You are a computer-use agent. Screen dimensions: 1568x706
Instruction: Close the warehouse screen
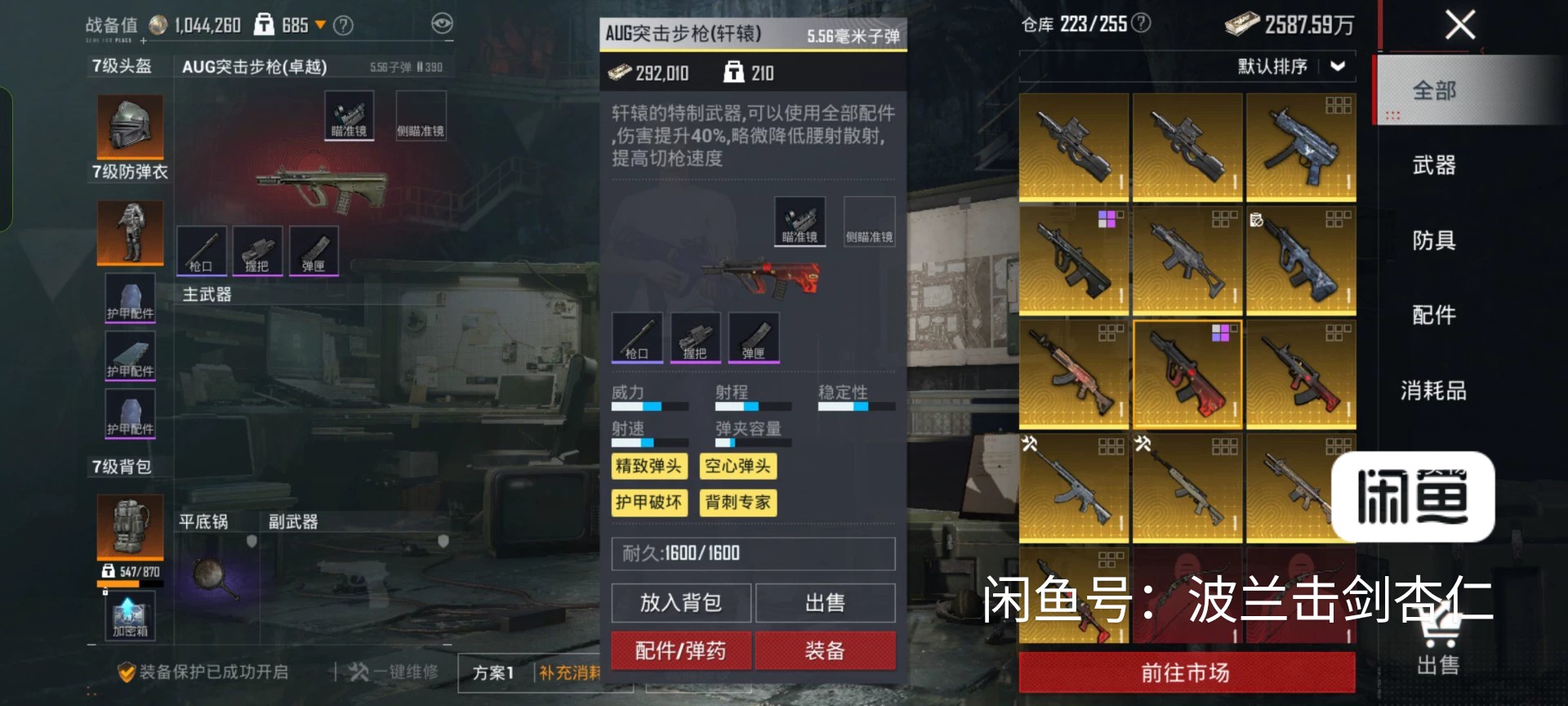(x=1459, y=25)
